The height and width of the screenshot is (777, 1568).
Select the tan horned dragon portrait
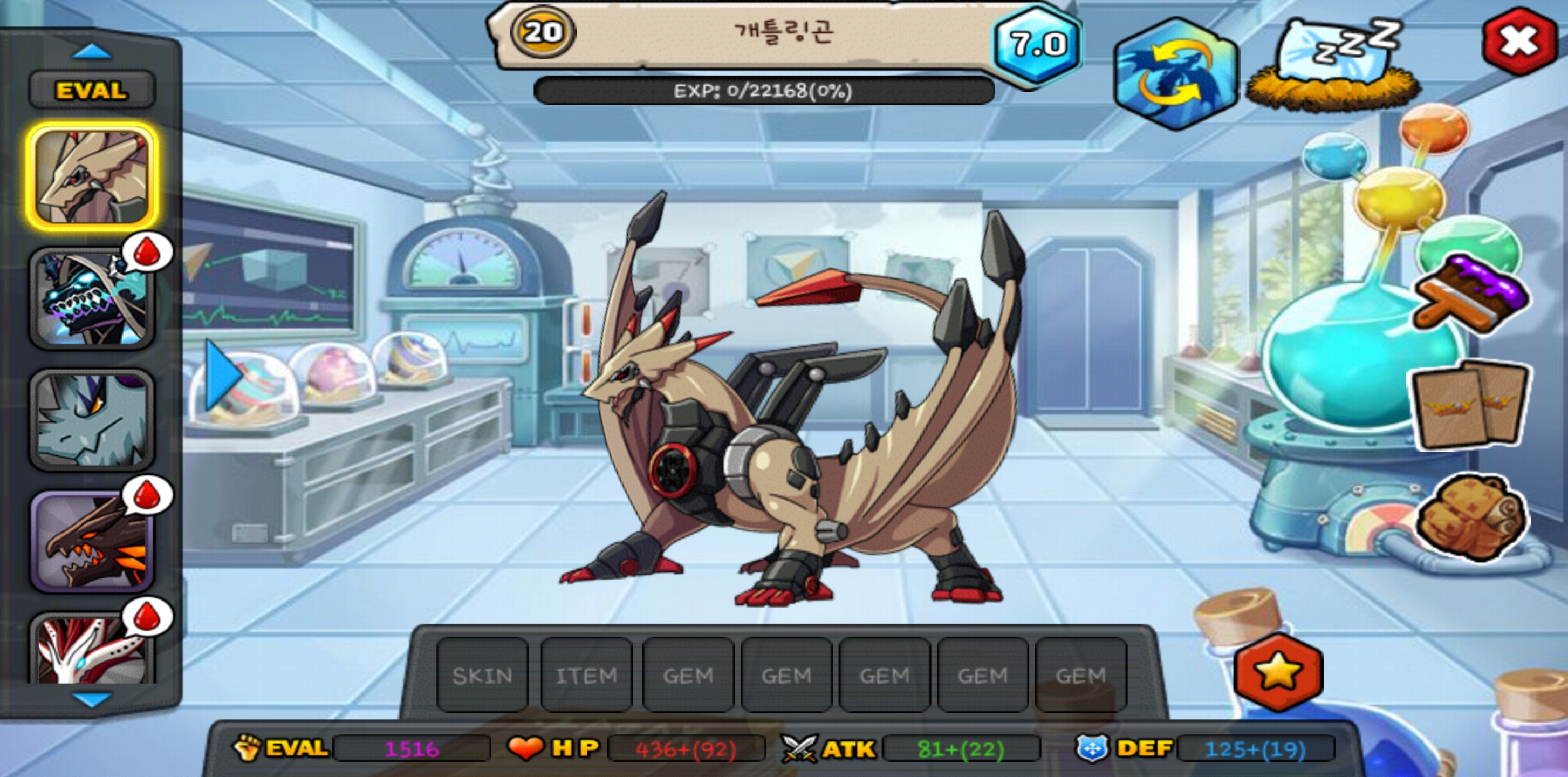pos(91,176)
